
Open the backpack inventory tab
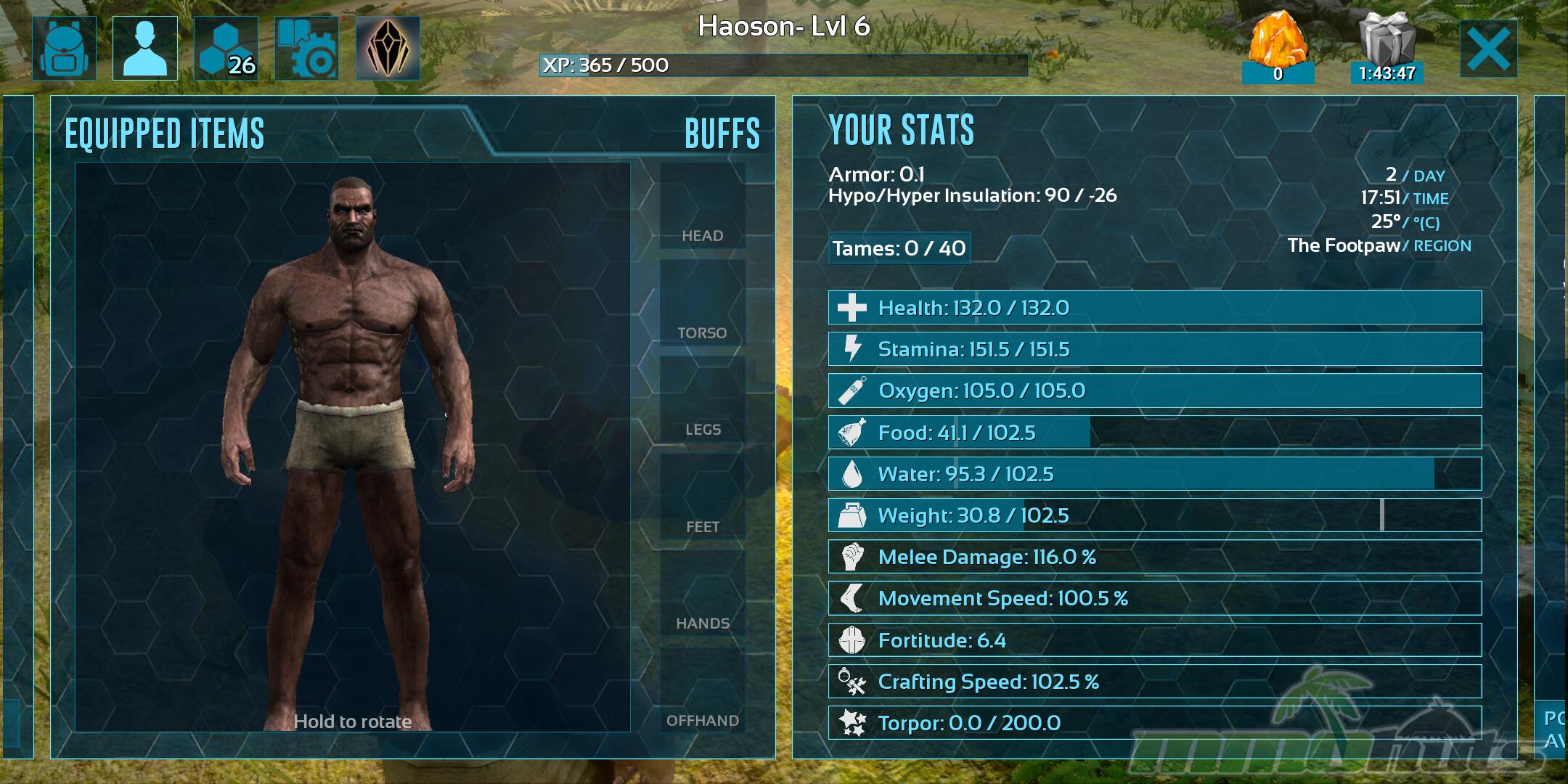point(64,48)
